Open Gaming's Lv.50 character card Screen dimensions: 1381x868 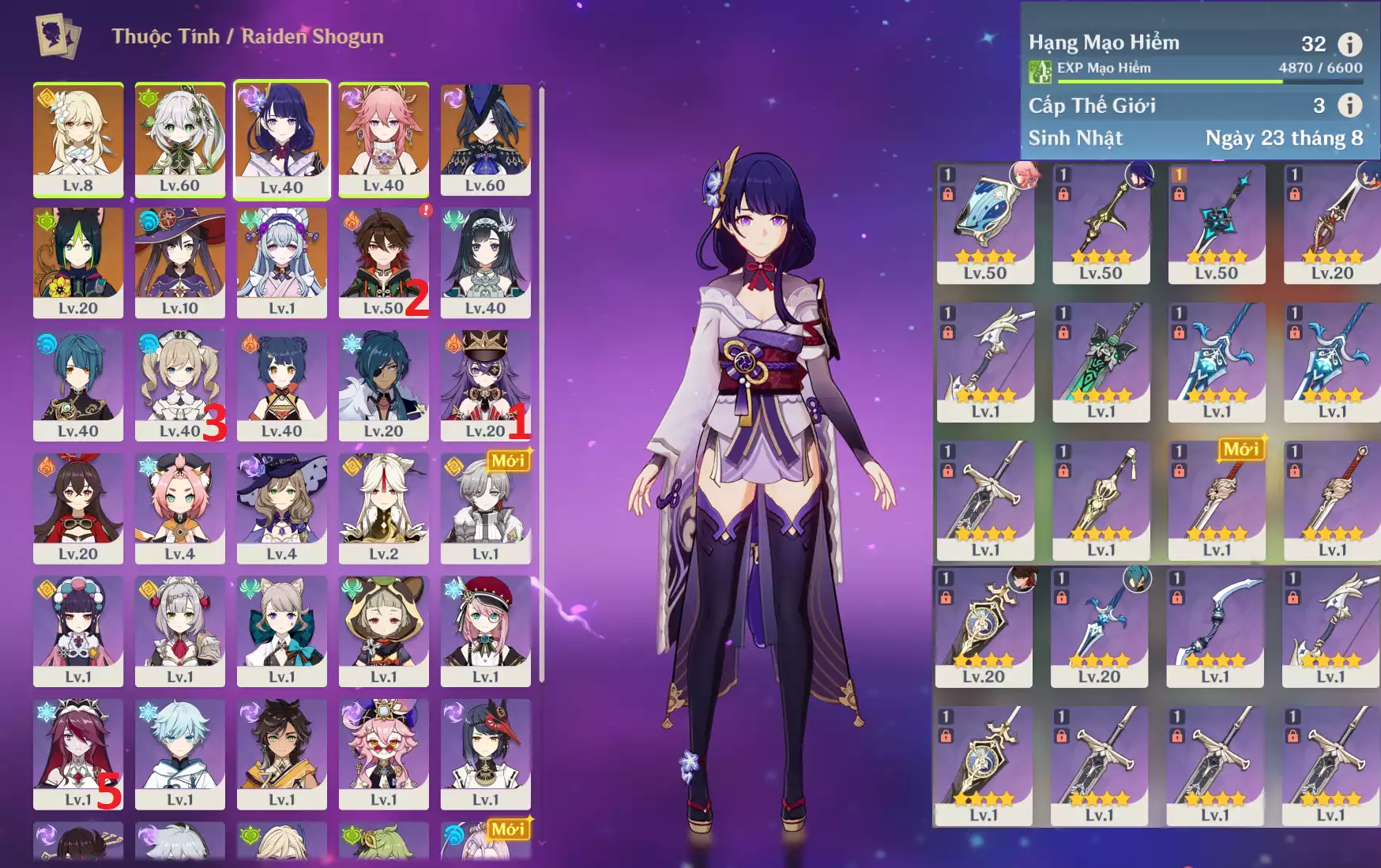pyautogui.click(x=383, y=261)
